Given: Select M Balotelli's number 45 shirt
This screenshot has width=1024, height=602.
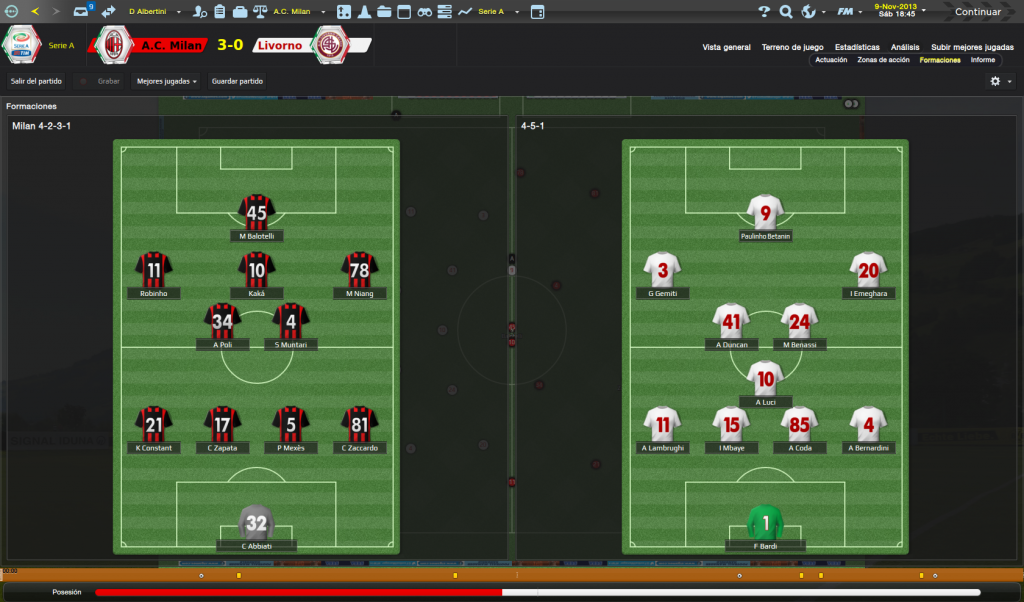Looking at the screenshot, I should point(257,212).
